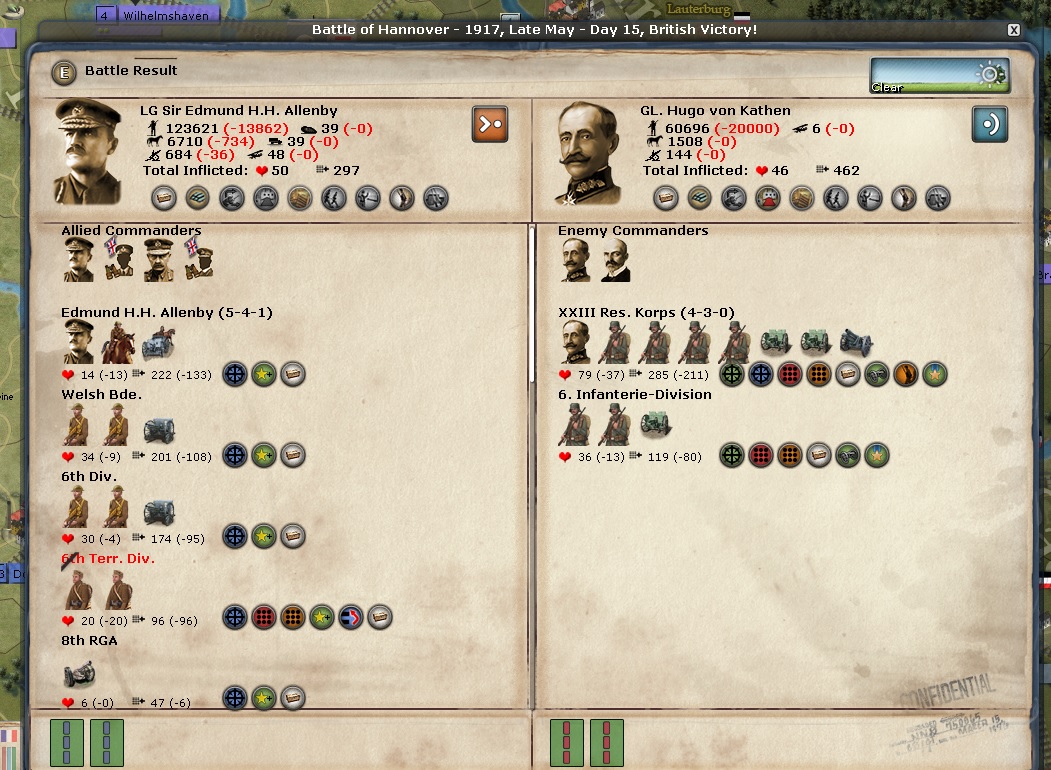The image size is (1051, 770).
Task: Click the Edmund H.H. Allenby cavalry icon
Action: [x=117, y=345]
